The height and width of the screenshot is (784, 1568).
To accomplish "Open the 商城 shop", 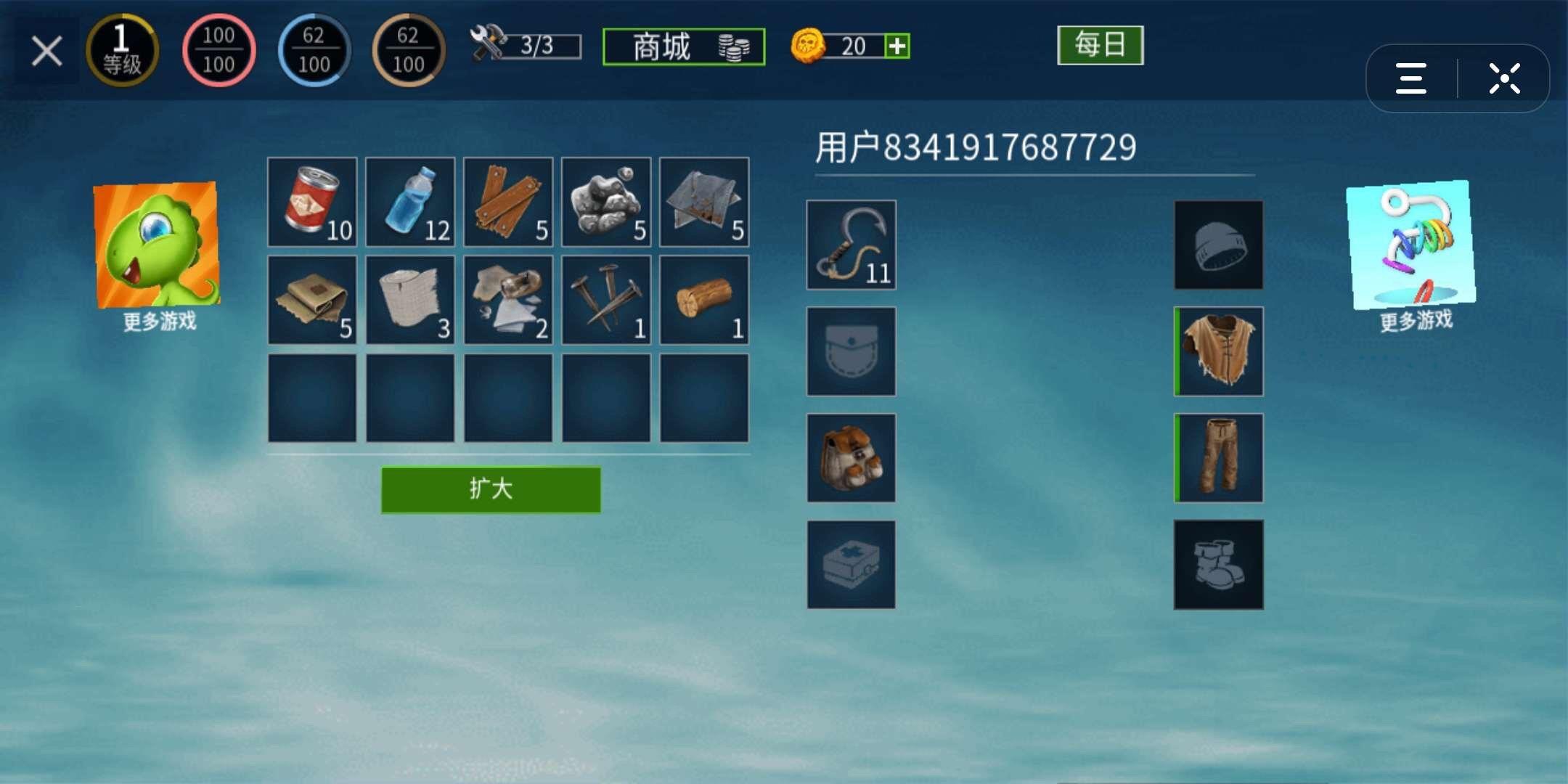I will click(x=683, y=45).
